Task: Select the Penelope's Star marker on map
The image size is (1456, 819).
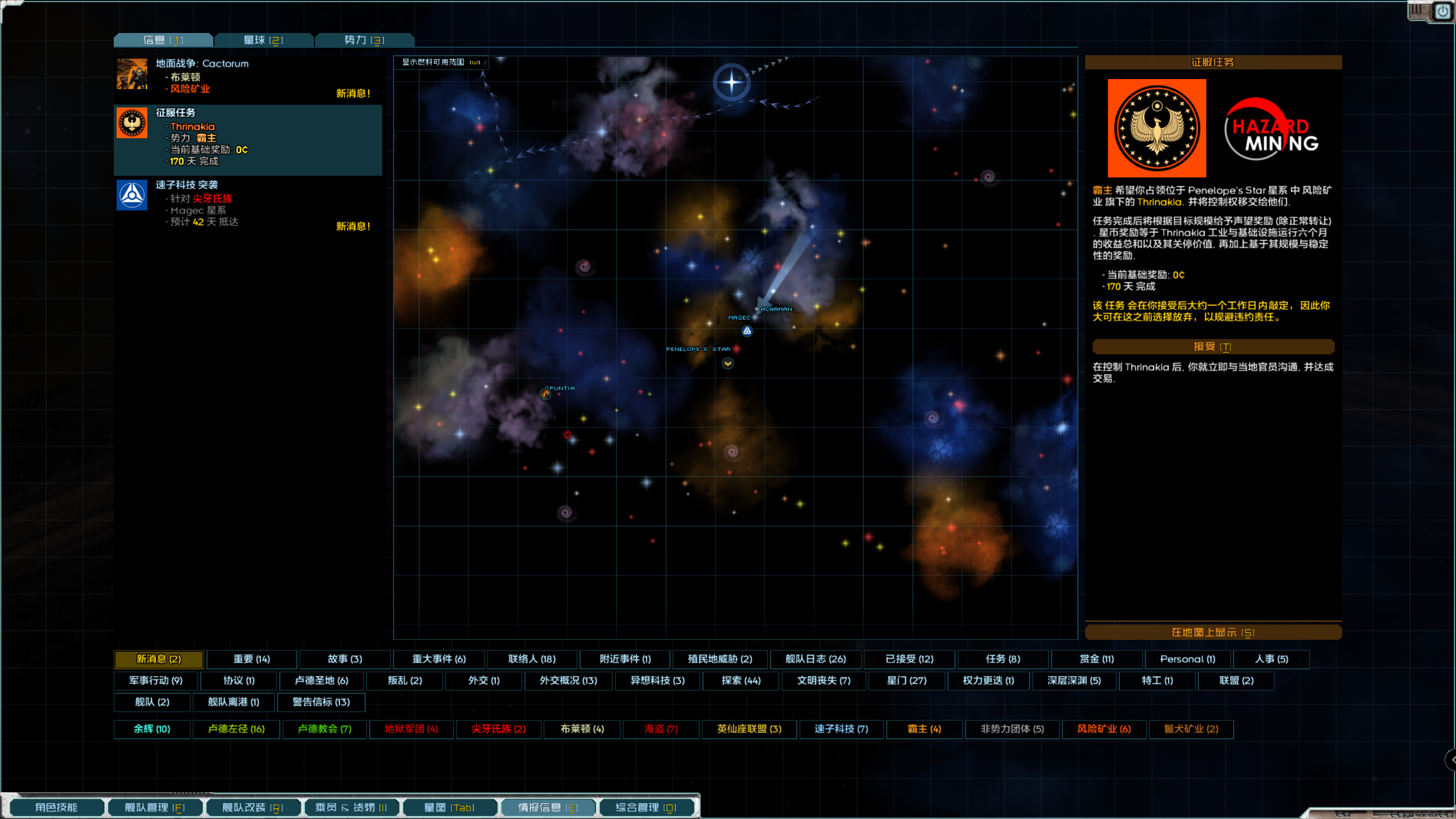Action: pos(727,363)
